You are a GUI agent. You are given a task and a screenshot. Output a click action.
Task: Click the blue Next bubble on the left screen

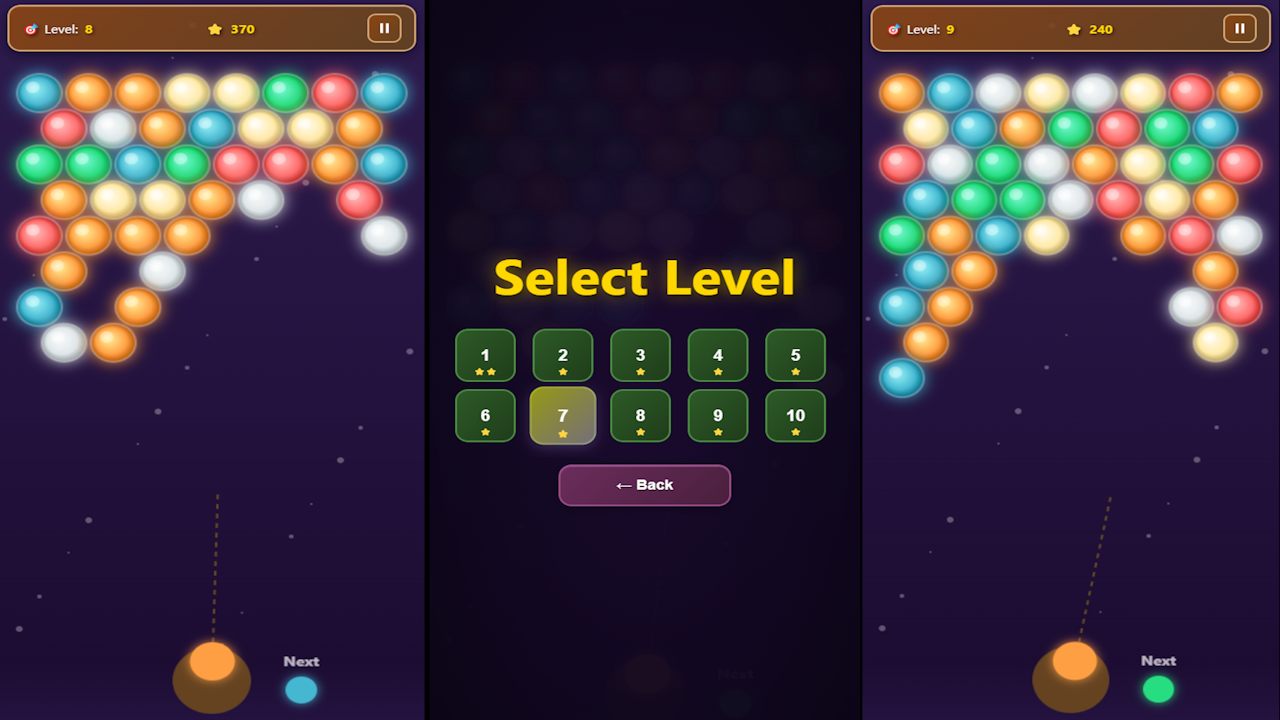click(x=301, y=689)
